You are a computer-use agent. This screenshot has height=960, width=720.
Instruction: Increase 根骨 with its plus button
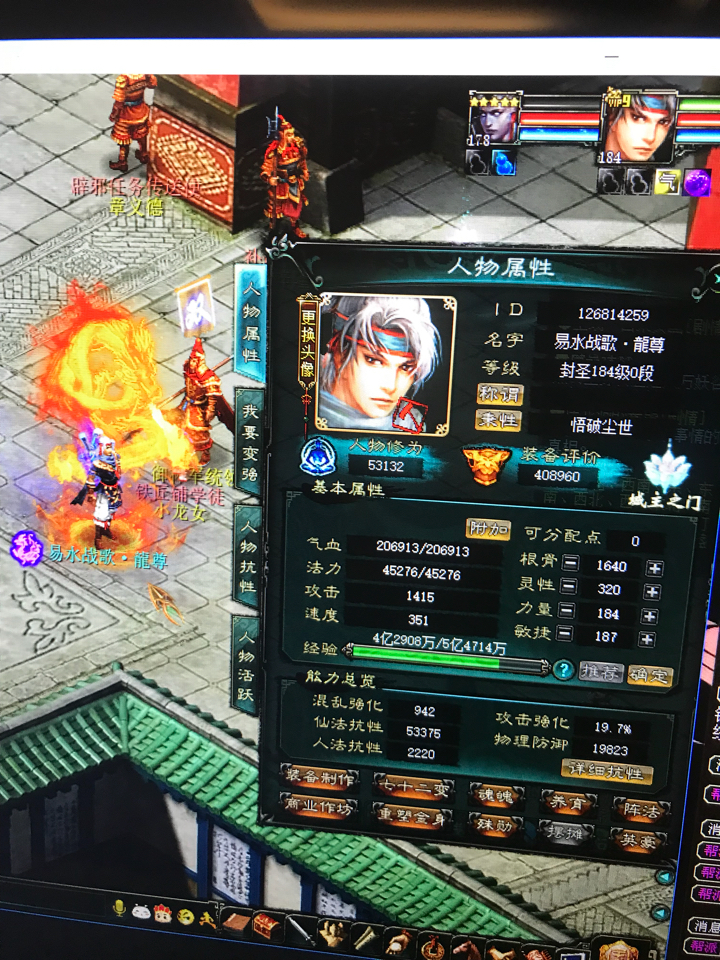tap(654, 565)
